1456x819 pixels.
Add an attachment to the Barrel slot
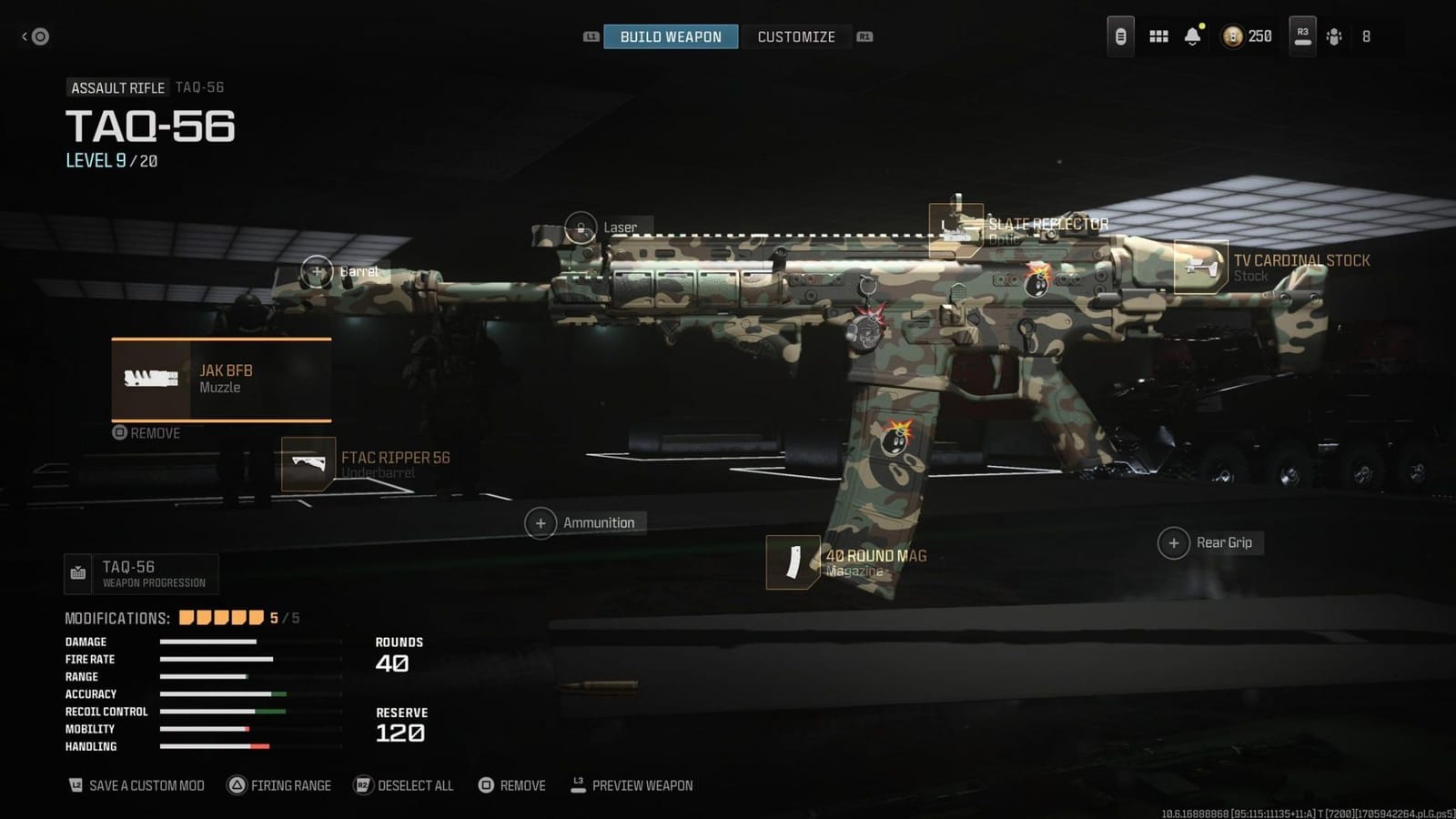point(317,271)
